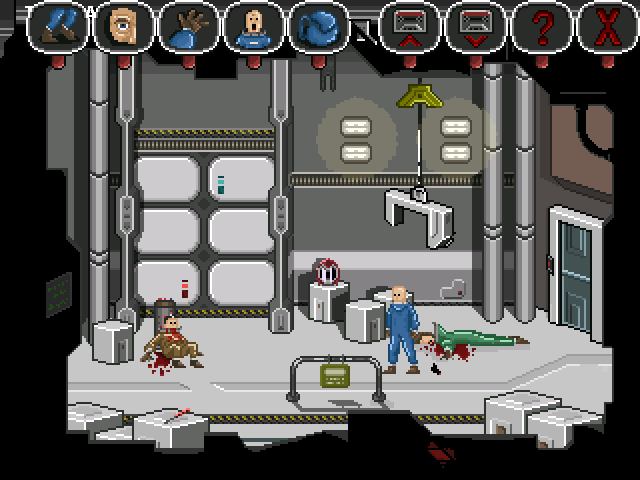
Task: Quit using the red X button
Action: coord(605,27)
